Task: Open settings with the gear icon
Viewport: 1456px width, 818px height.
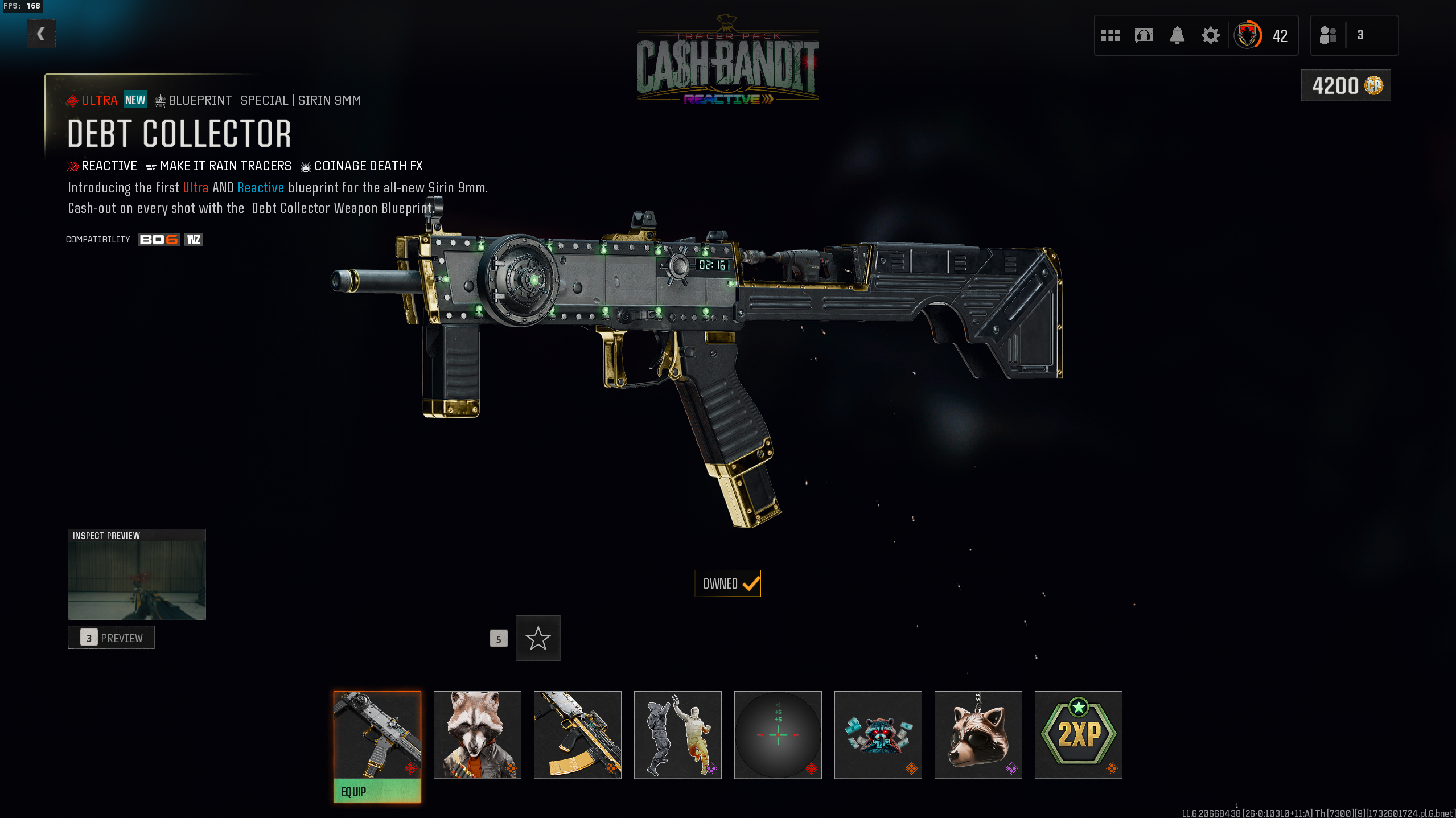Action: click(x=1210, y=35)
